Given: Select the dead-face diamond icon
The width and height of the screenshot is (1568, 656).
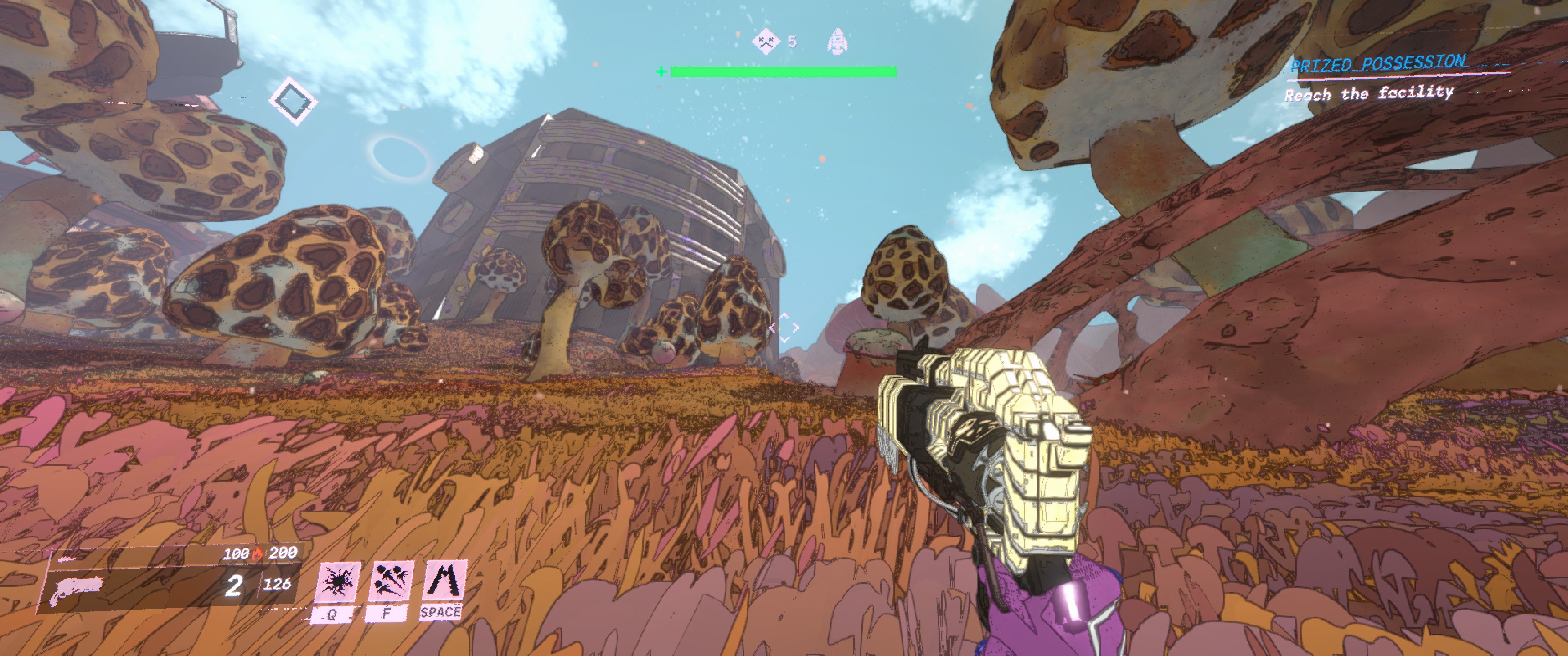Looking at the screenshot, I should 765,41.
